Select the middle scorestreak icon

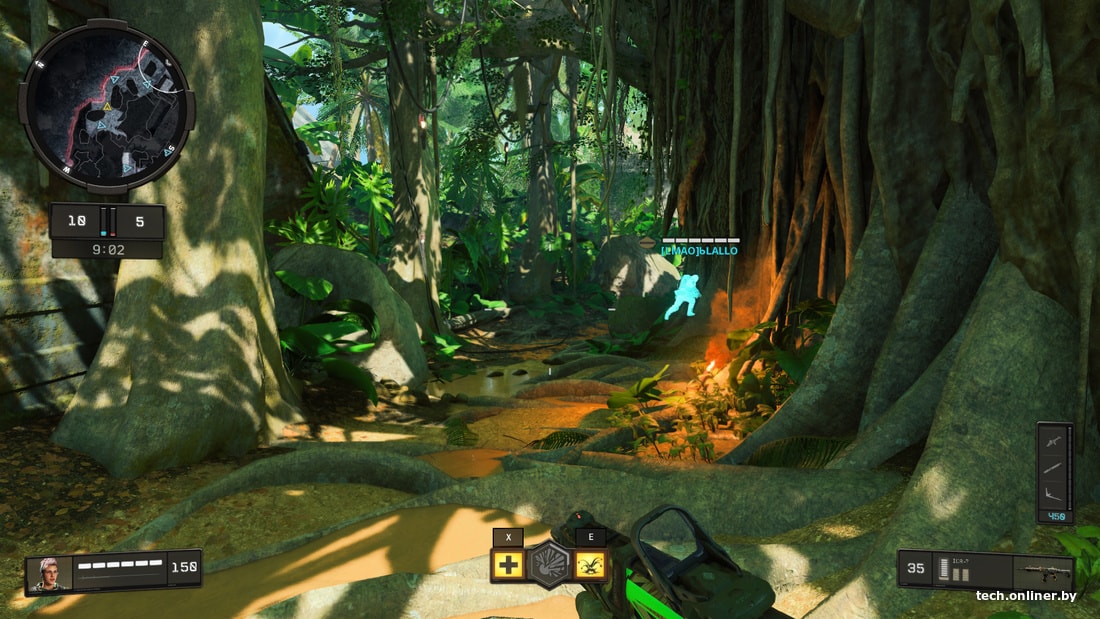[x=1054, y=467]
